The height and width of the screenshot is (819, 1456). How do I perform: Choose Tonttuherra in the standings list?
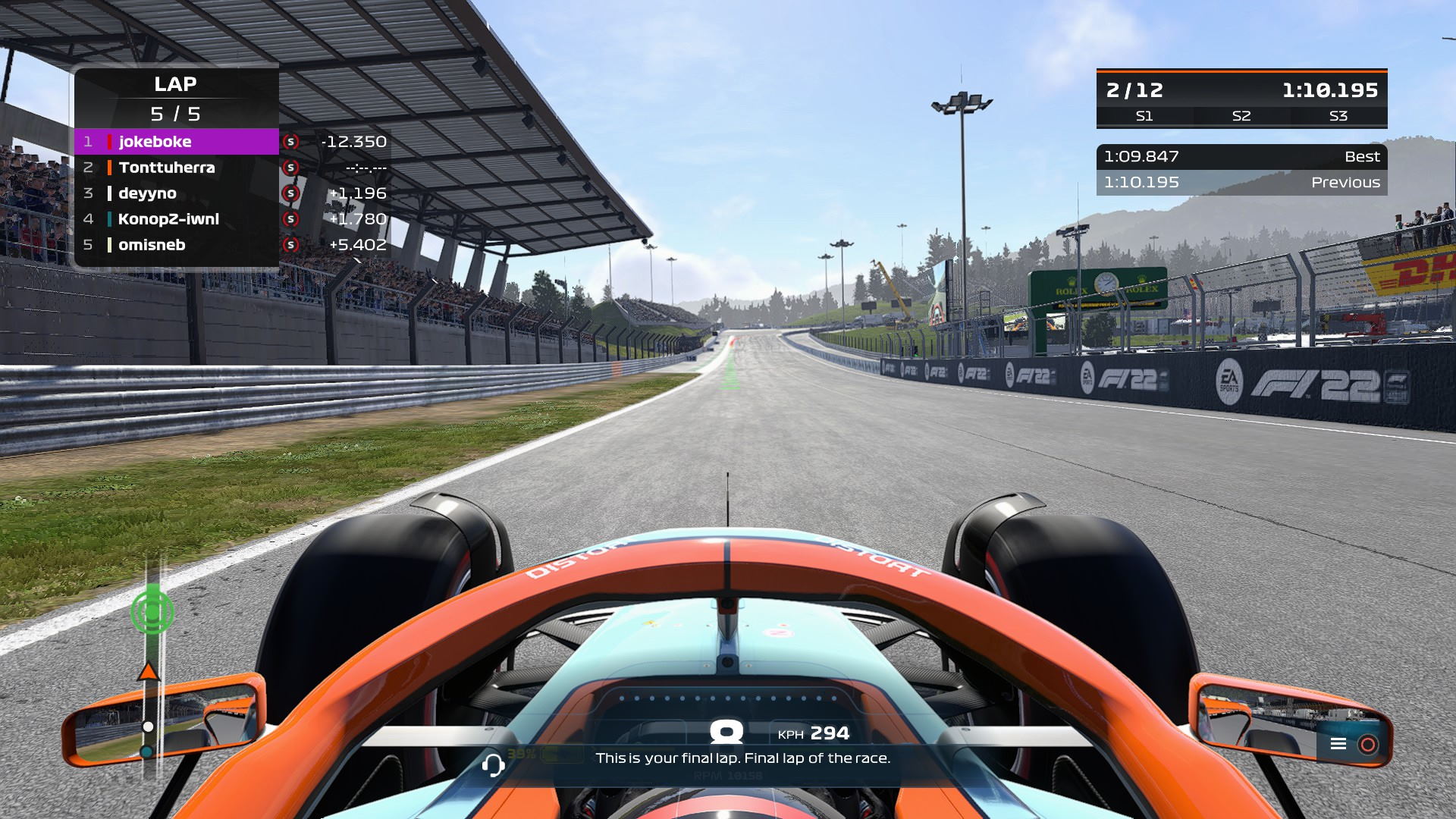click(176, 168)
